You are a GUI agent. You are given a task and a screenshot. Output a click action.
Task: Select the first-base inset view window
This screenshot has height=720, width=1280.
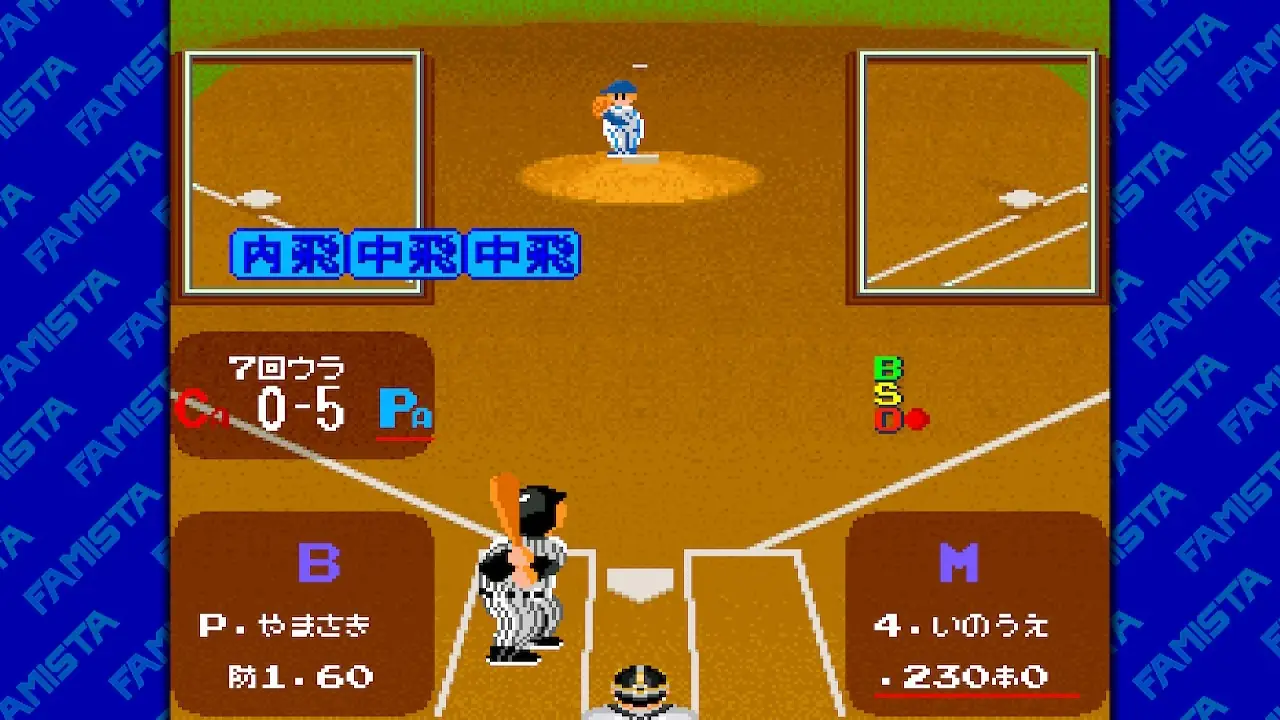click(x=977, y=172)
